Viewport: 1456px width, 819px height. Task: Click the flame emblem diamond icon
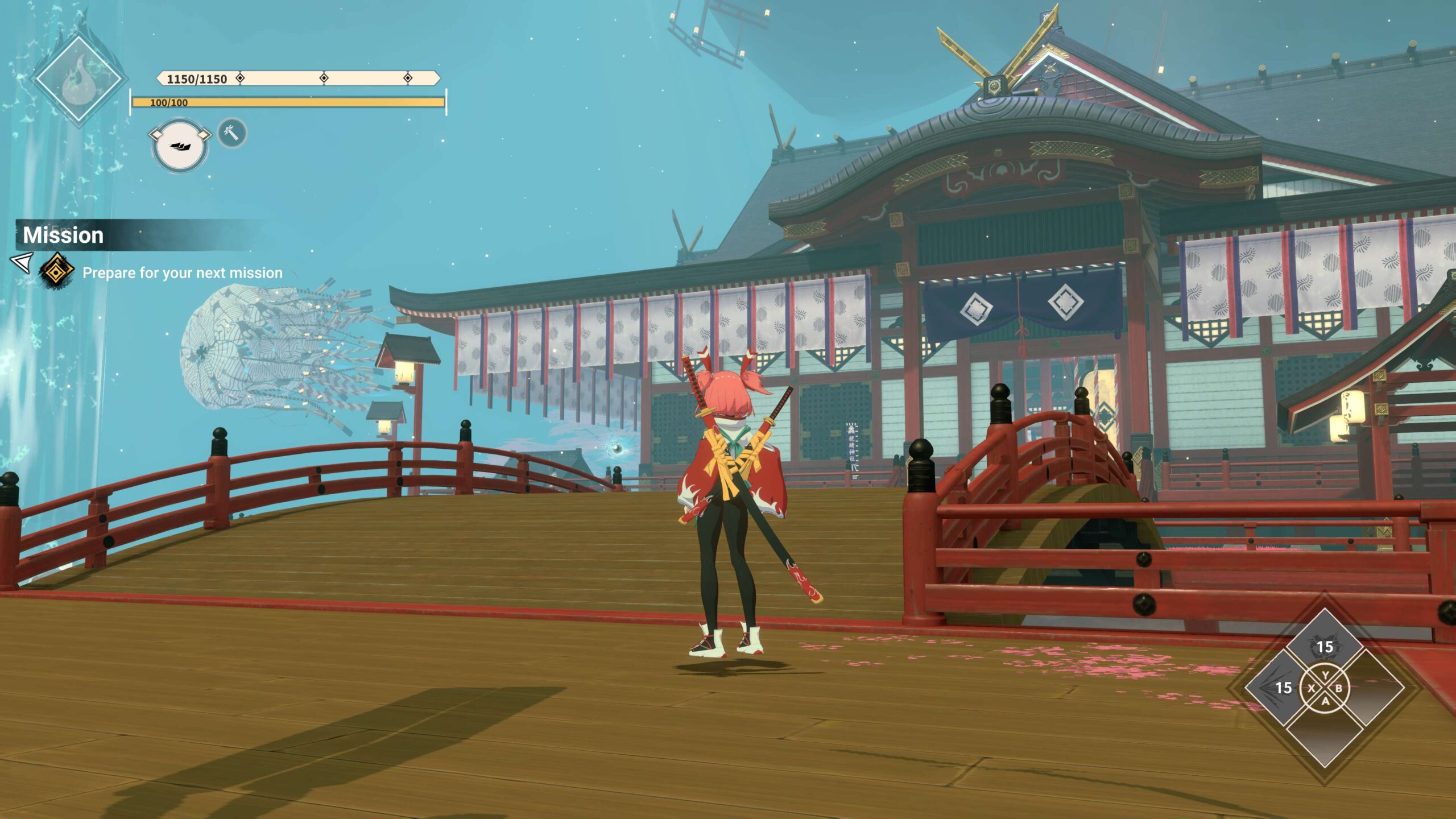pos(78,80)
